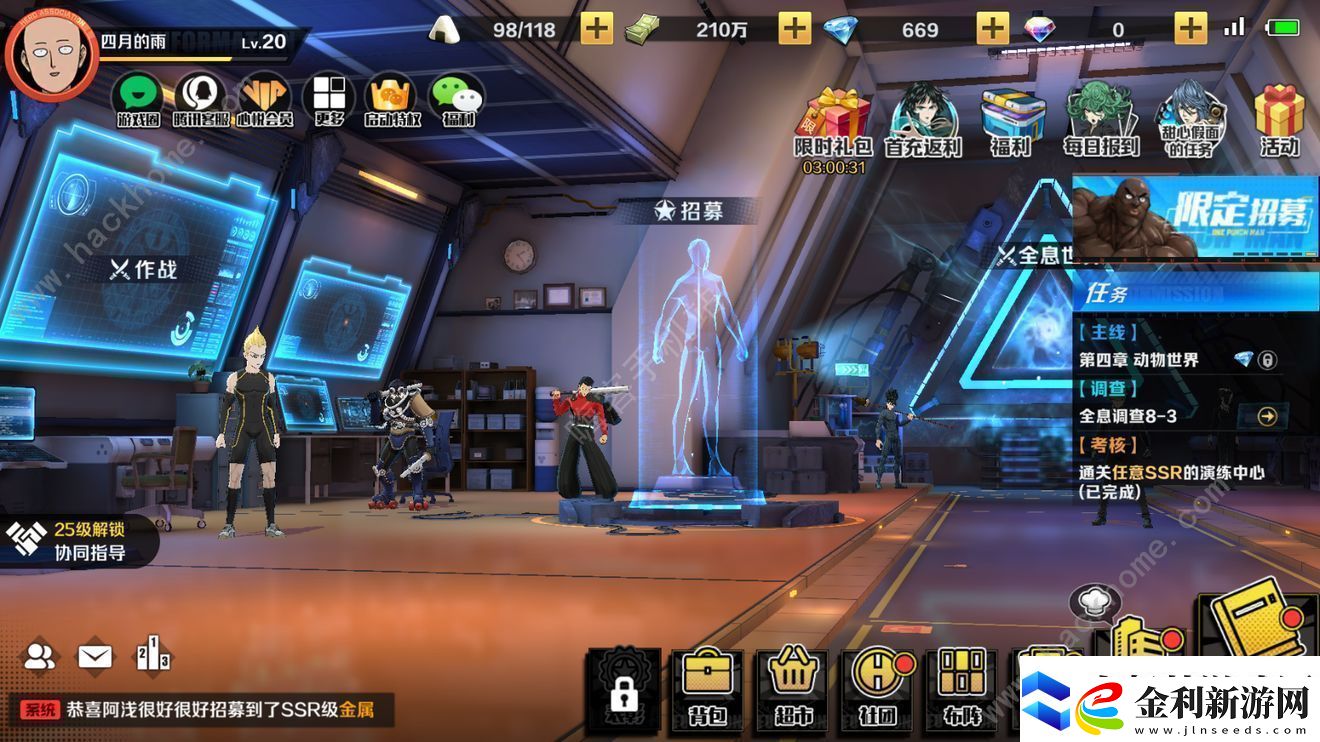This screenshot has height=742, width=1320.
Task: Add diamonds with the blue gem plus button
Action: 992,29
